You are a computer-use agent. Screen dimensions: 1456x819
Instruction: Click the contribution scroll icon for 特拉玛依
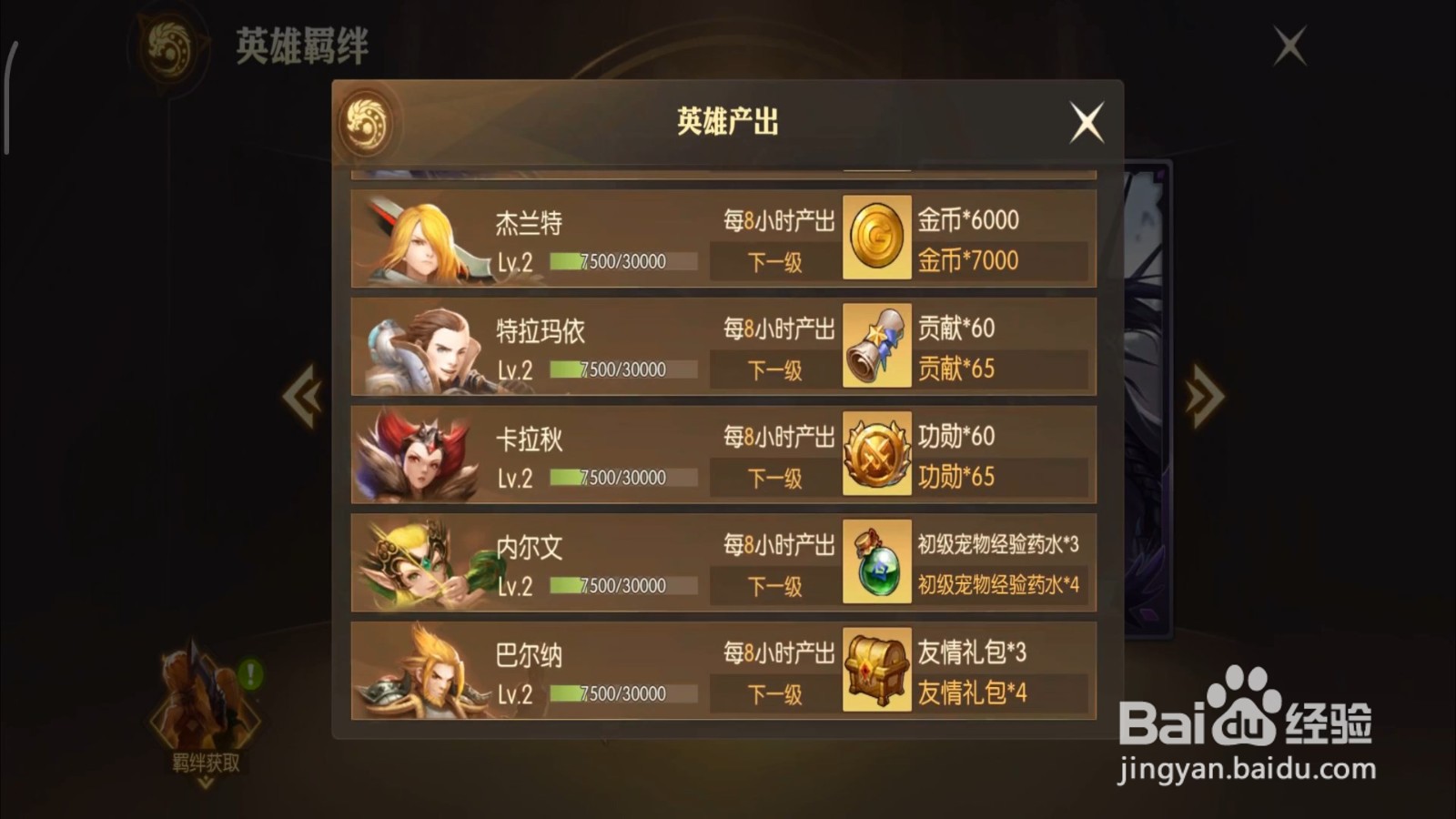coord(876,348)
